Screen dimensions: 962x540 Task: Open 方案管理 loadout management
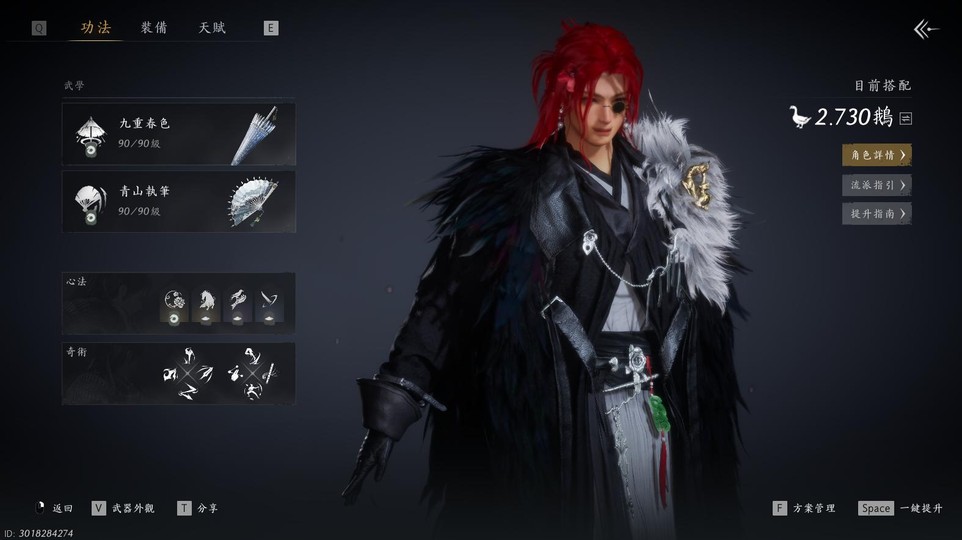coord(804,508)
